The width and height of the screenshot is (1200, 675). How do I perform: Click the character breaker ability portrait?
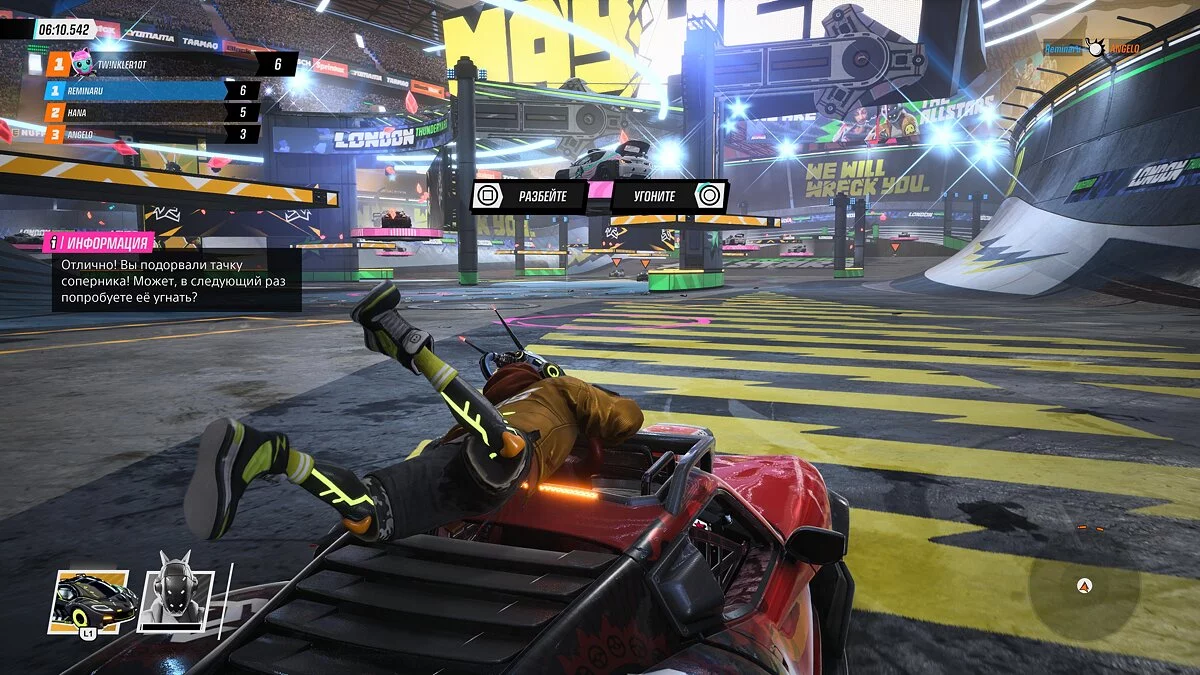tap(174, 598)
